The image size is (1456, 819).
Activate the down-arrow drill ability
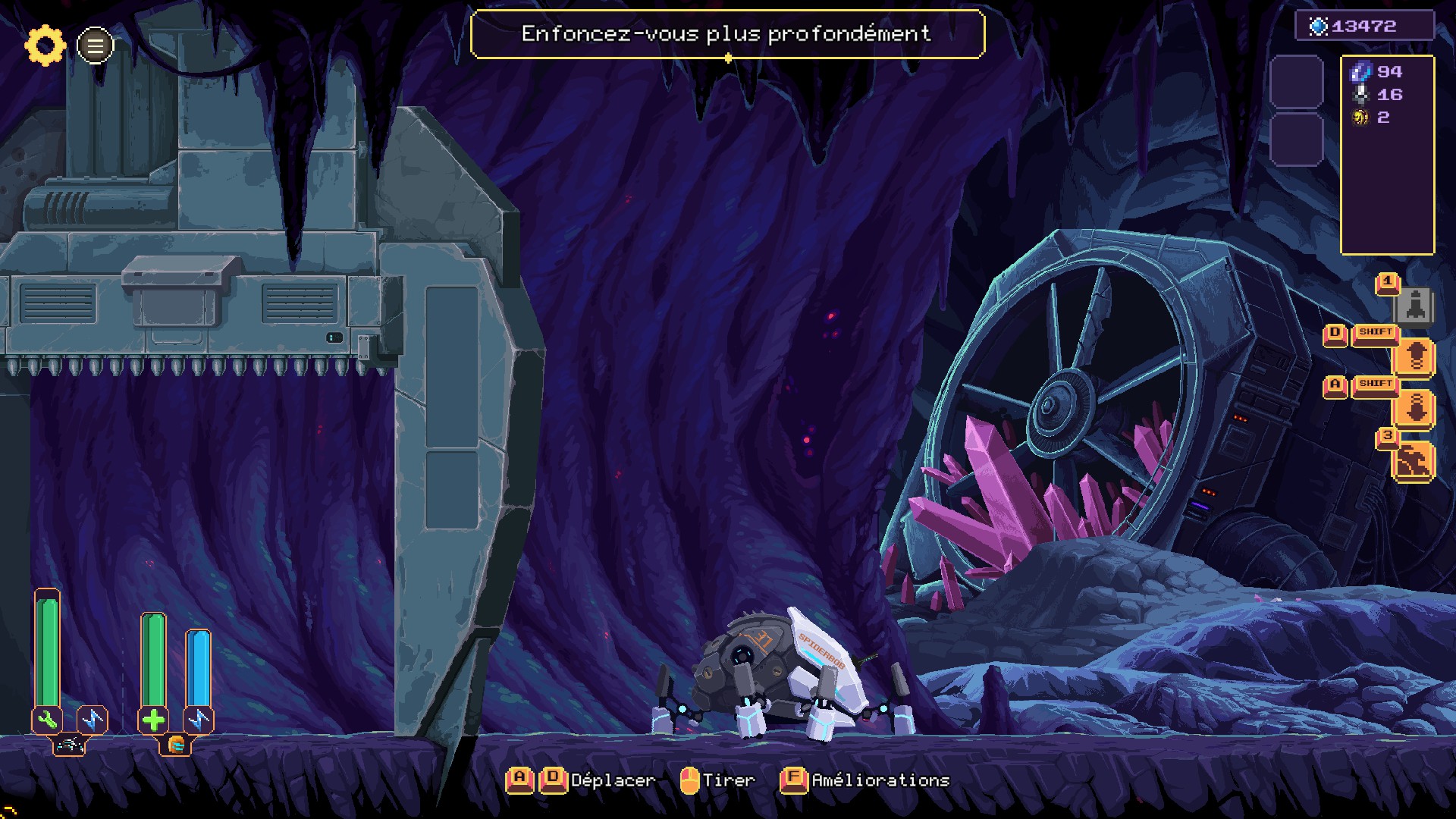tap(1415, 409)
